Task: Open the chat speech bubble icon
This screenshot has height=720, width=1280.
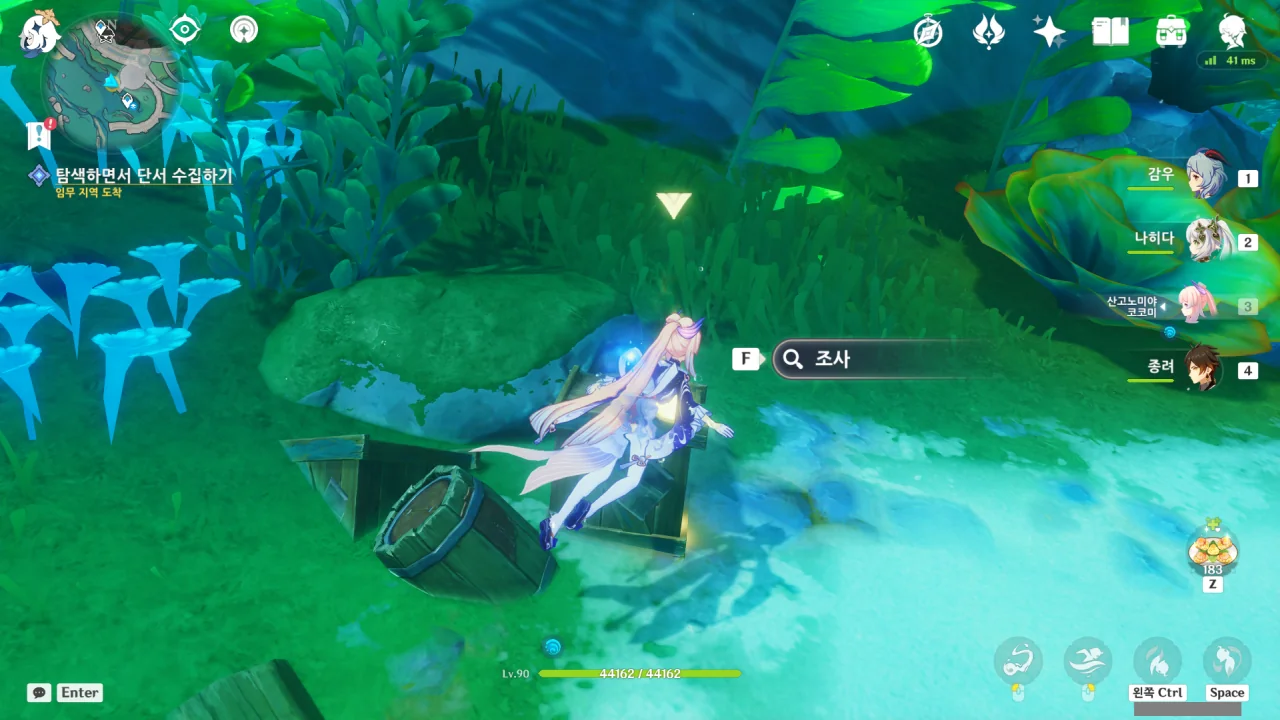Action: click(x=39, y=692)
